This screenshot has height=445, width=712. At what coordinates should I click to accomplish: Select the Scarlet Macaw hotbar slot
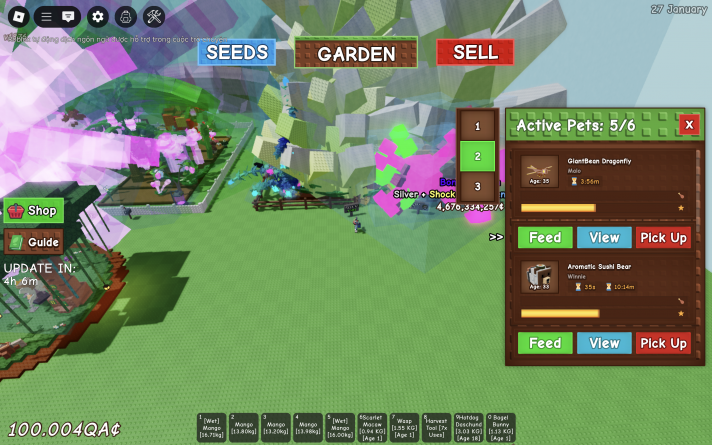coord(373,428)
